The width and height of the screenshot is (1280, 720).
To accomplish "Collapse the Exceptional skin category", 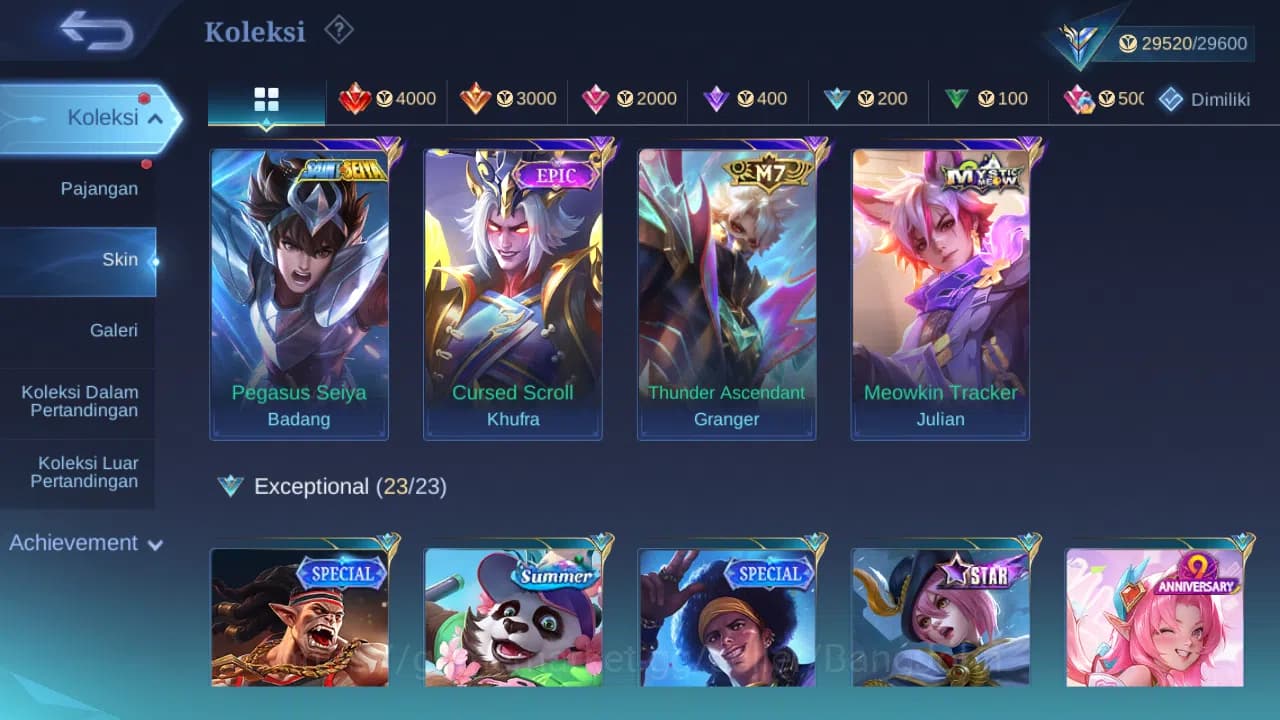I will [311, 486].
